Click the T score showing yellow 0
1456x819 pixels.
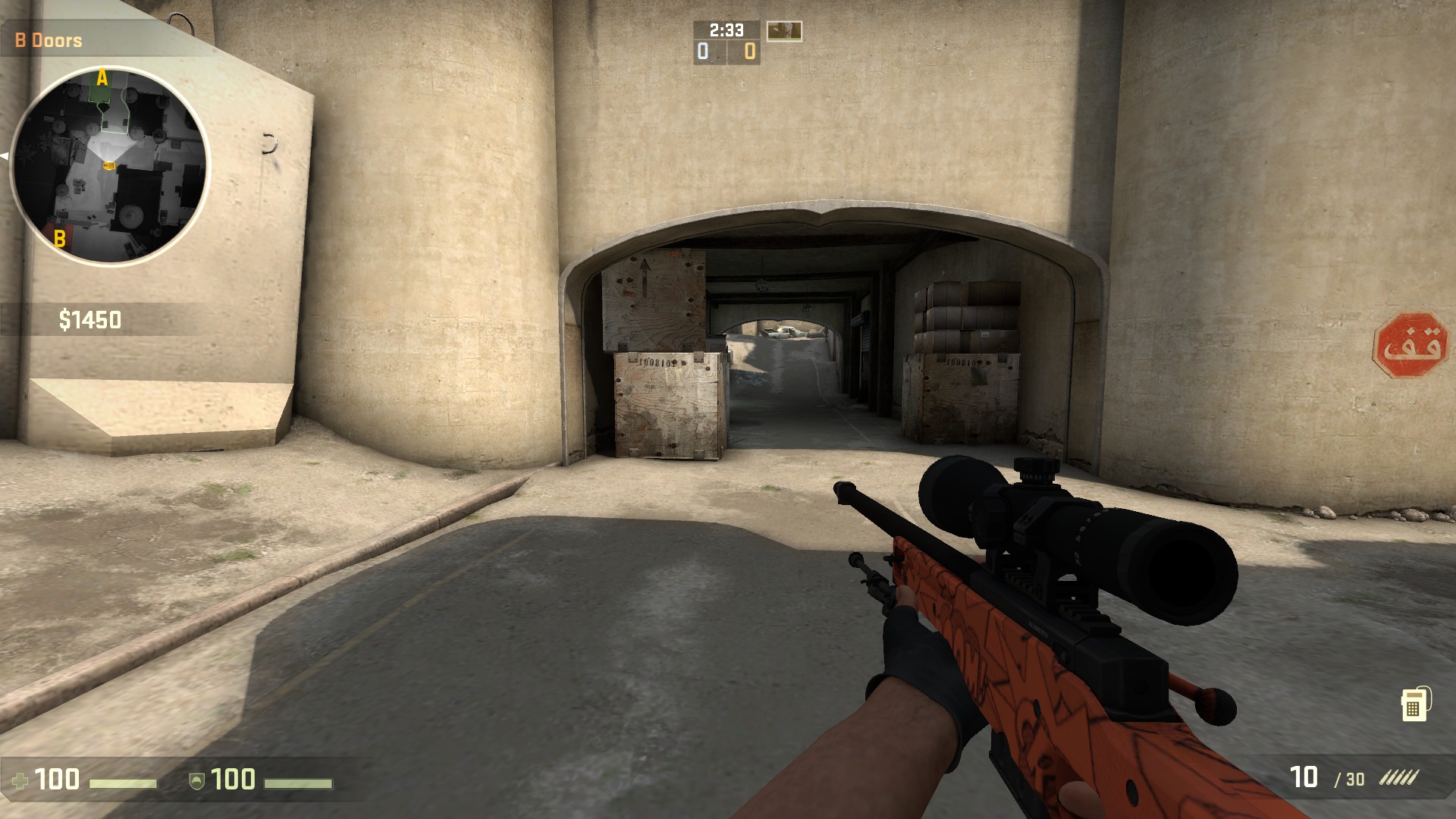(x=748, y=52)
